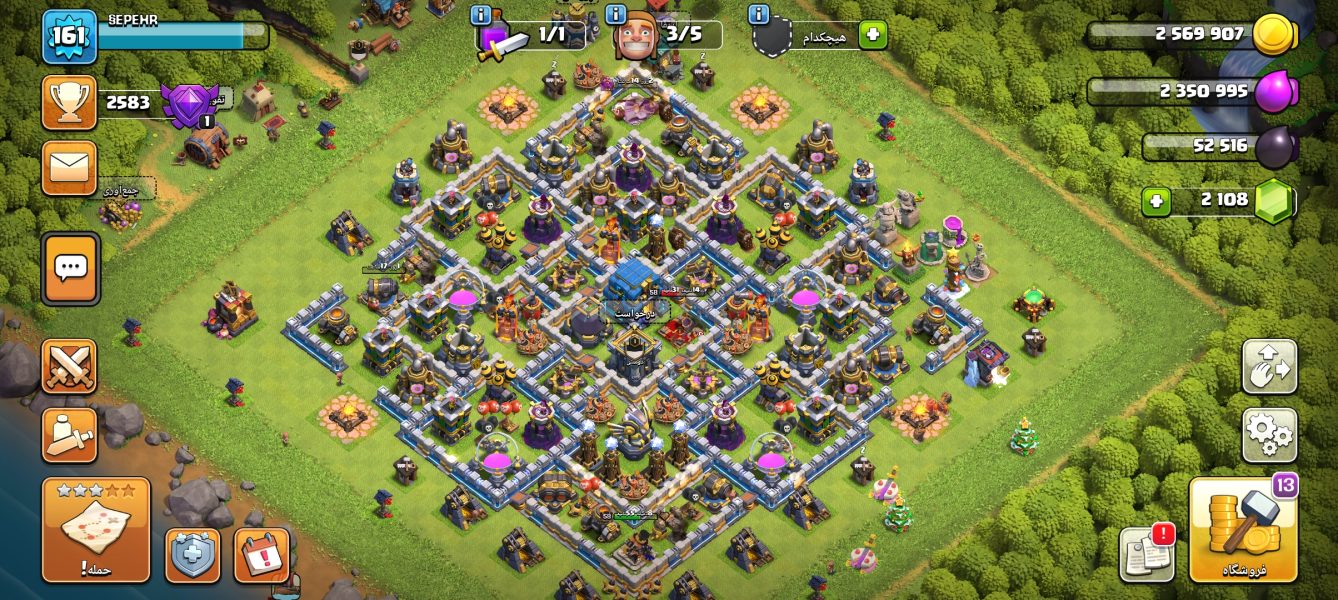Add shield with the green plus button
Image resolution: width=1338 pixels, height=600 pixels.
[872, 35]
